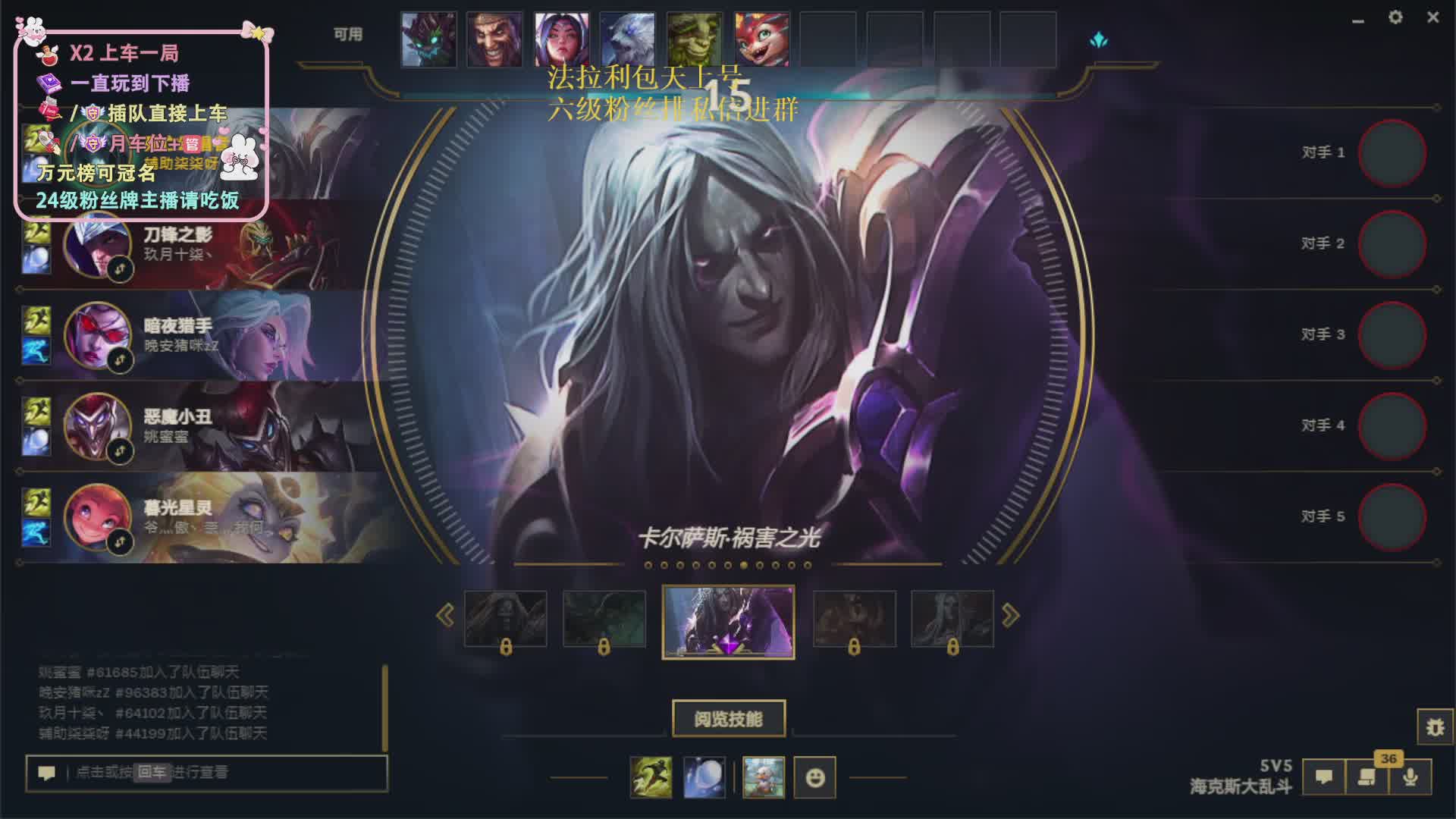Click the teal reroll icon
The image size is (1456, 819).
pos(1099,40)
